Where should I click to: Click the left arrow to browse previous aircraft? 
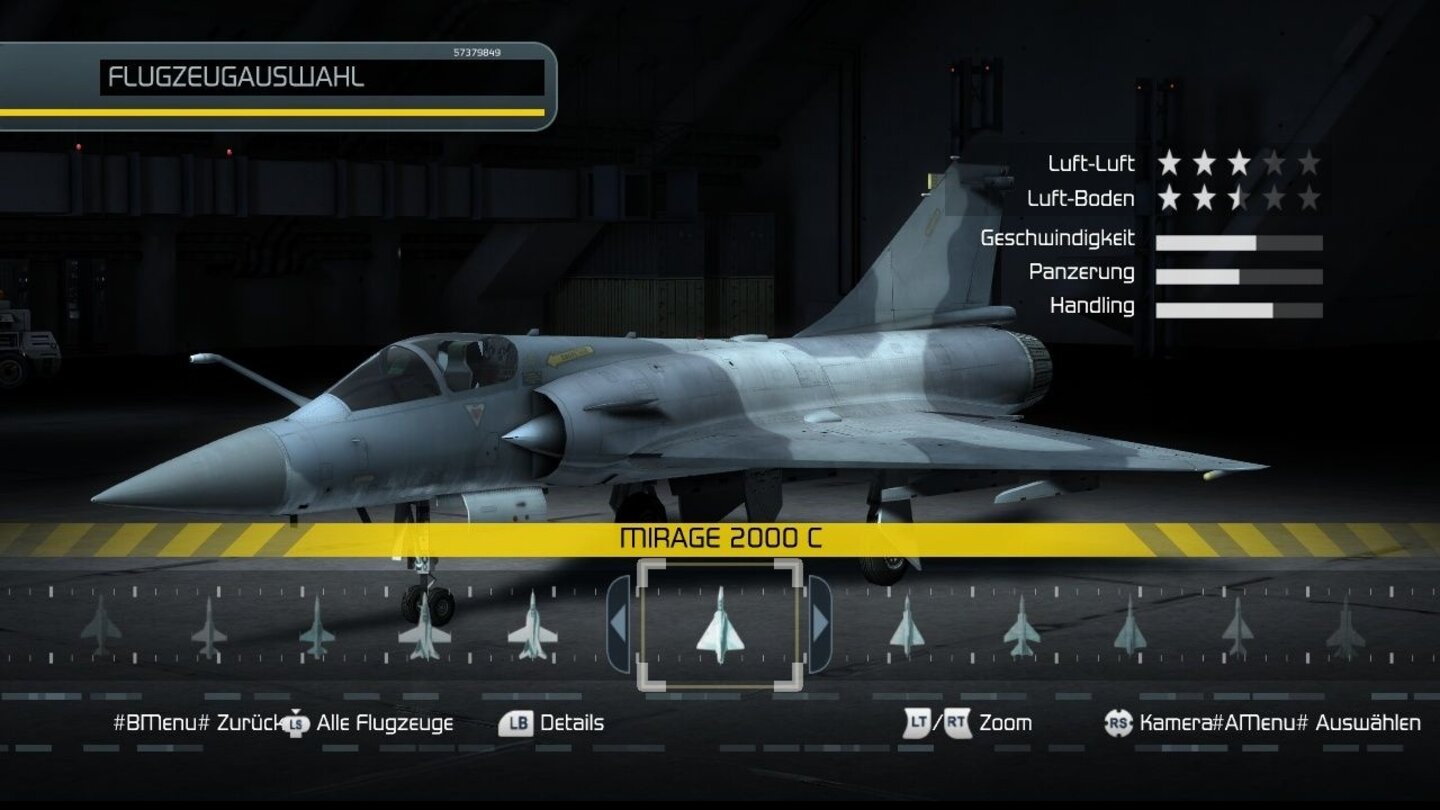coord(617,622)
